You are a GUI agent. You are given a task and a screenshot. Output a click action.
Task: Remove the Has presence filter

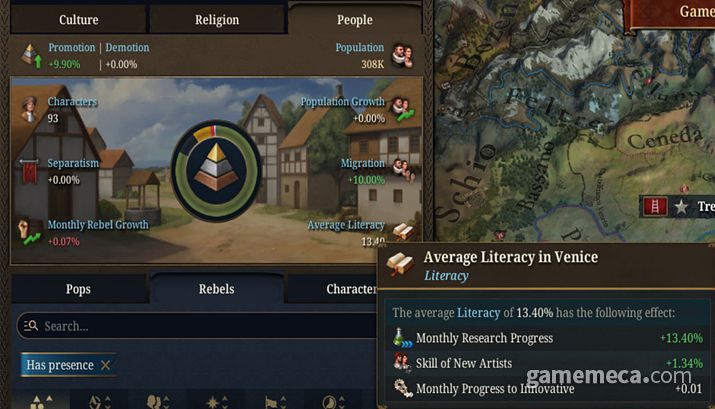click(105, 365)
